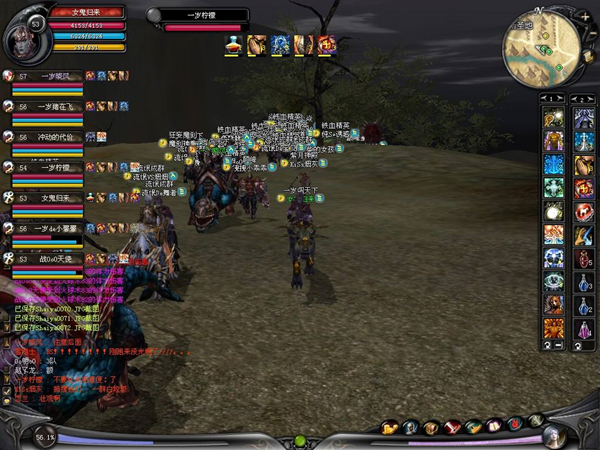This screenshot has height=450, width=600.
Task: Open the red book menu icon
Action: coord(452,428)
